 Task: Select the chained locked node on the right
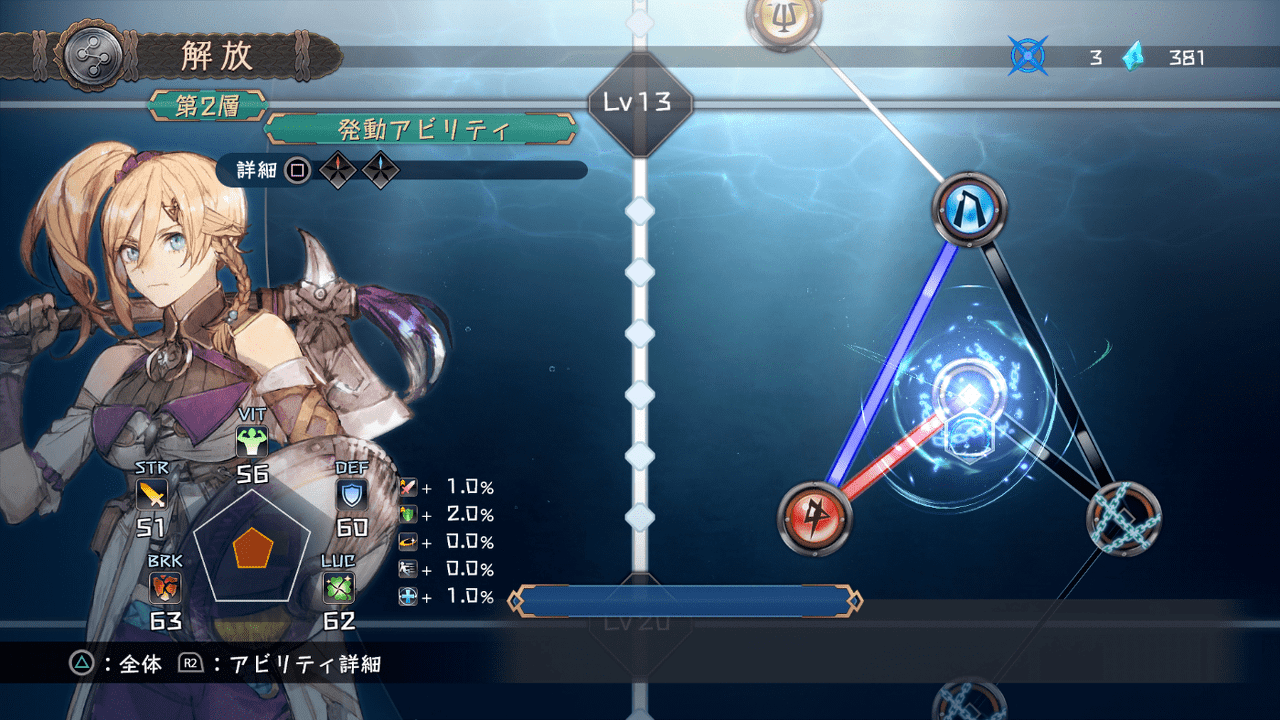pos(1124,519)
